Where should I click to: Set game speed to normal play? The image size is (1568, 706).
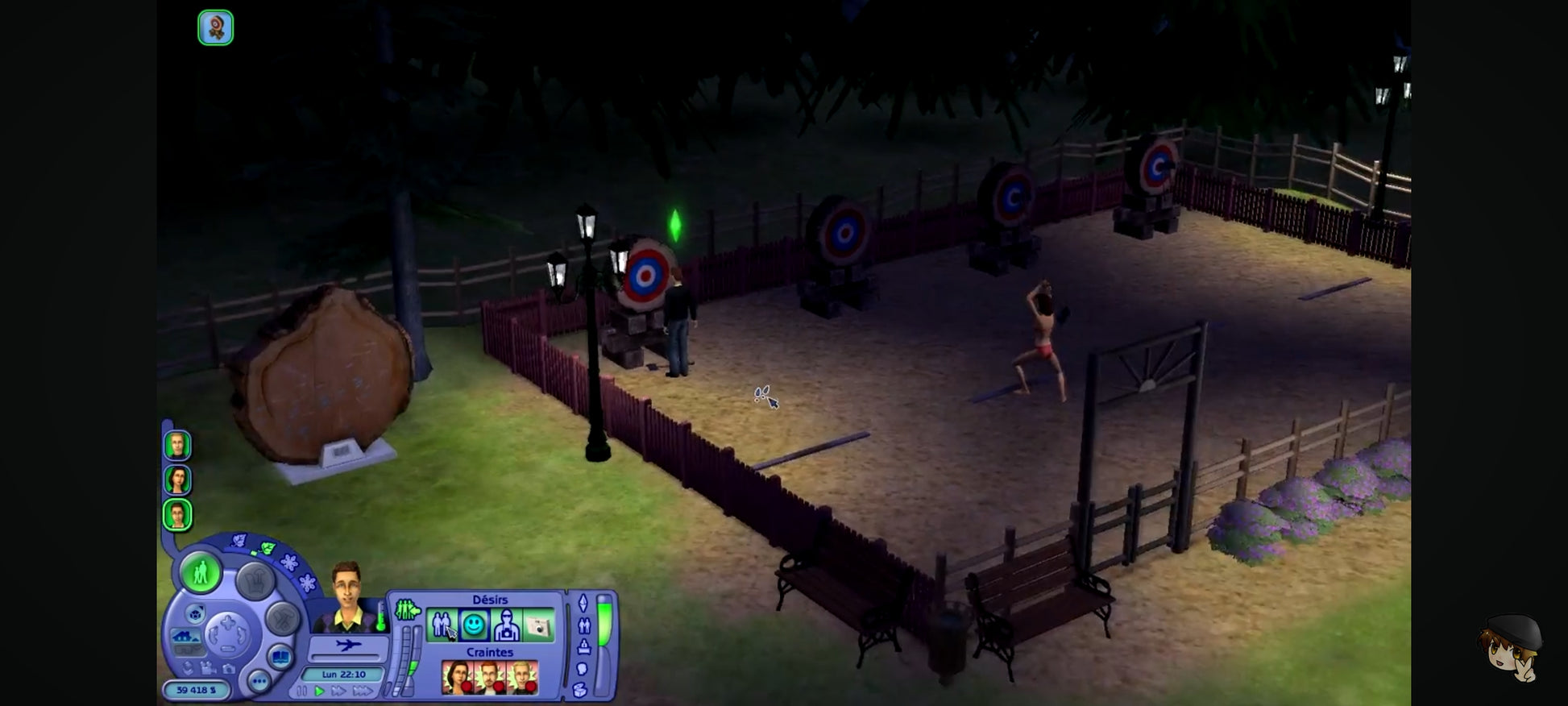pyautogui.click(x=319, y=691)
